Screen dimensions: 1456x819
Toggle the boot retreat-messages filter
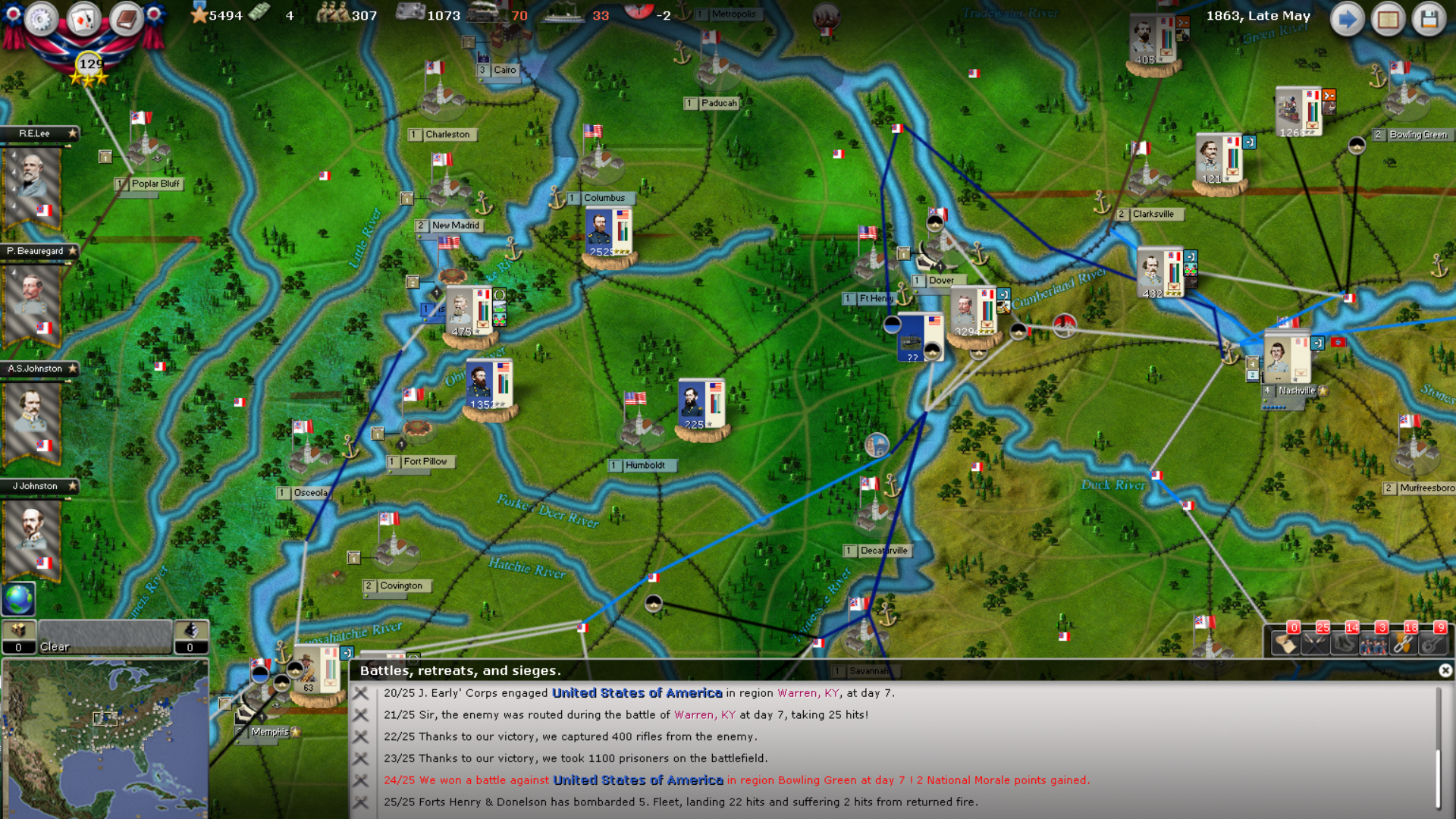click(x=1345, y=645)
